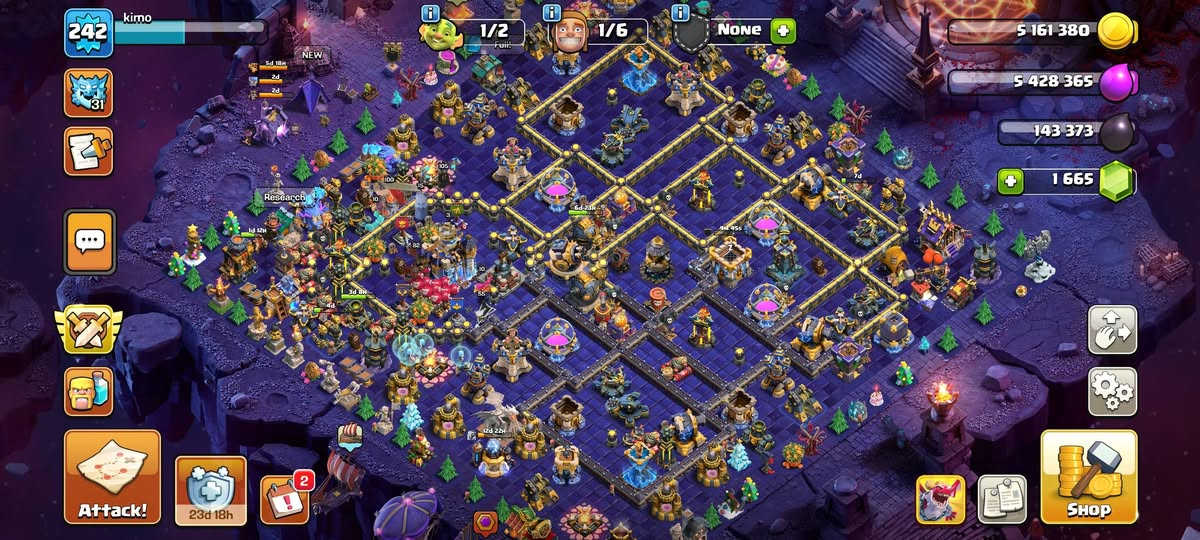Image resolution: width=1200 pixels, height=540 pixels.
Task: Open the Attack! map button
Action: pyautogui.click(x=112, y=476)
